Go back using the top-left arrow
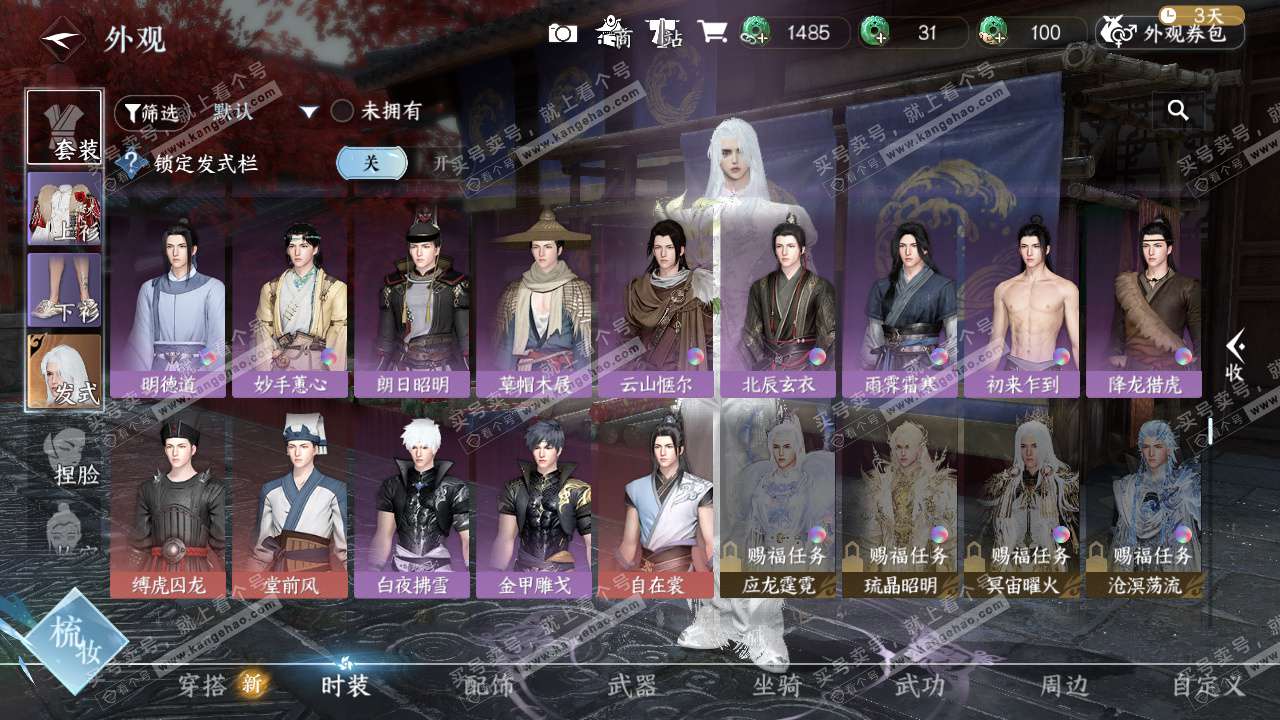The image size is (1280, 720). [x=62, y=39]
